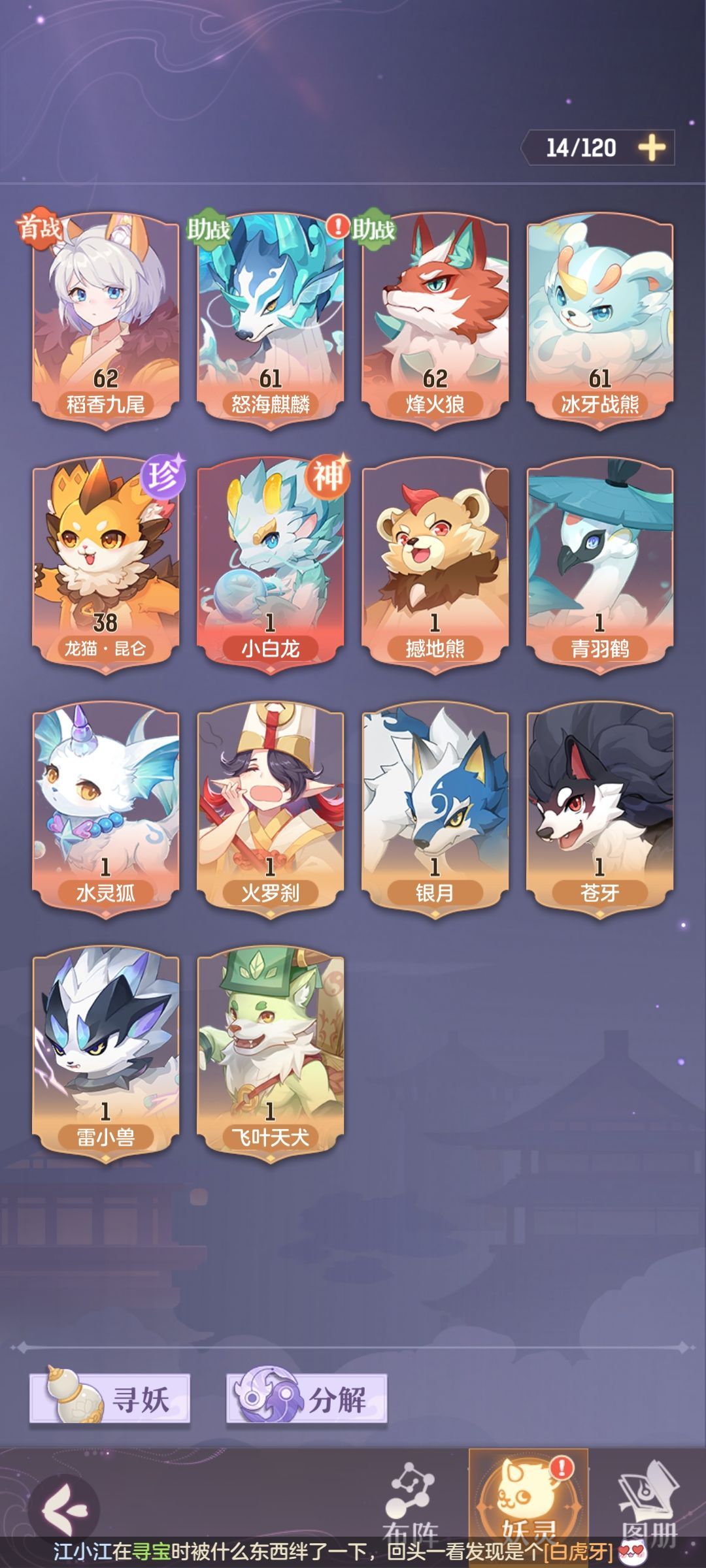Viewport: 706px width, 1568px height.
Task: Open the 分解 decompose function
Action: [x=307, y=1398]
